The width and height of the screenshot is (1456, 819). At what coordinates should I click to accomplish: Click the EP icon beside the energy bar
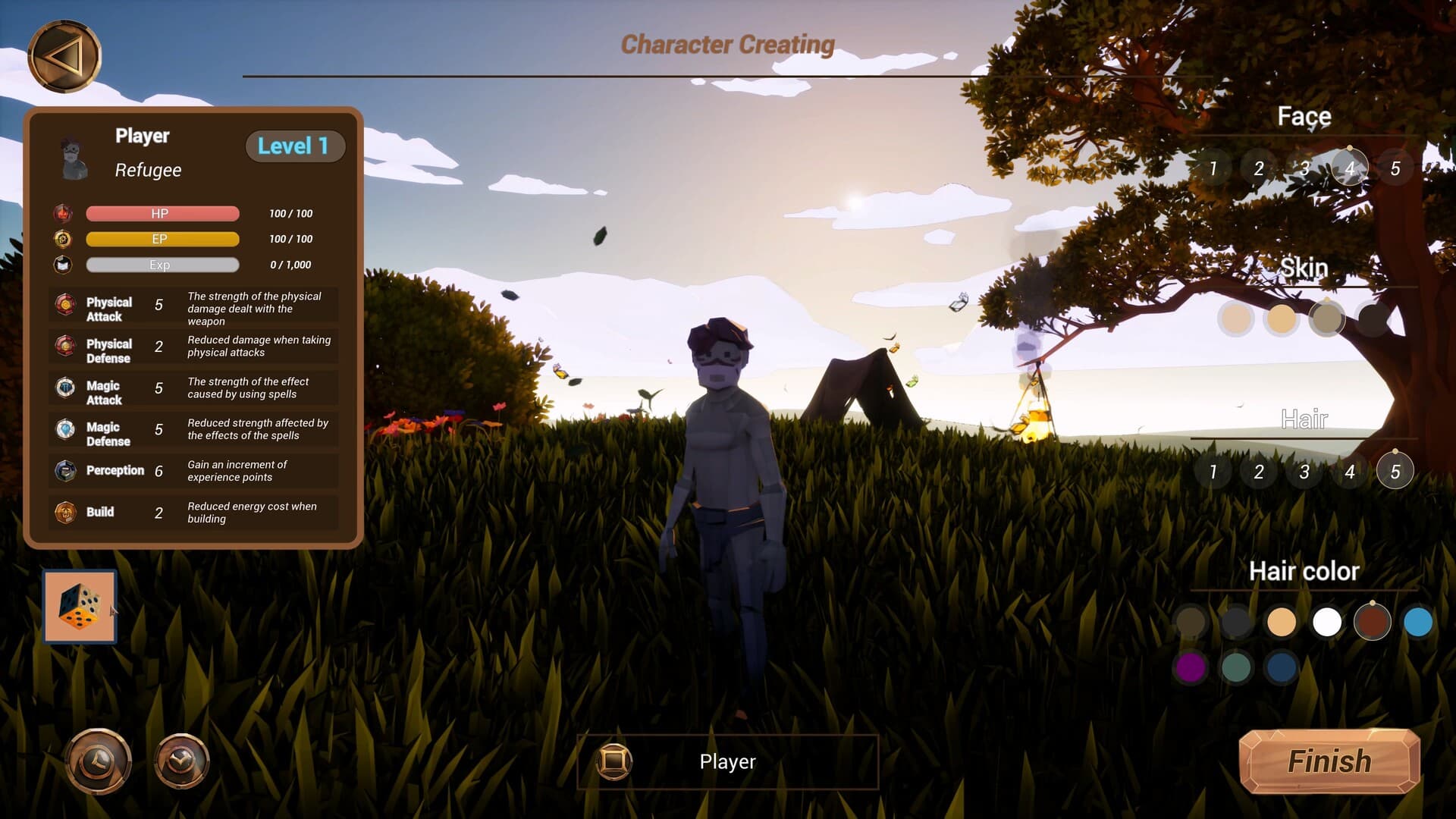pos(63,239)
